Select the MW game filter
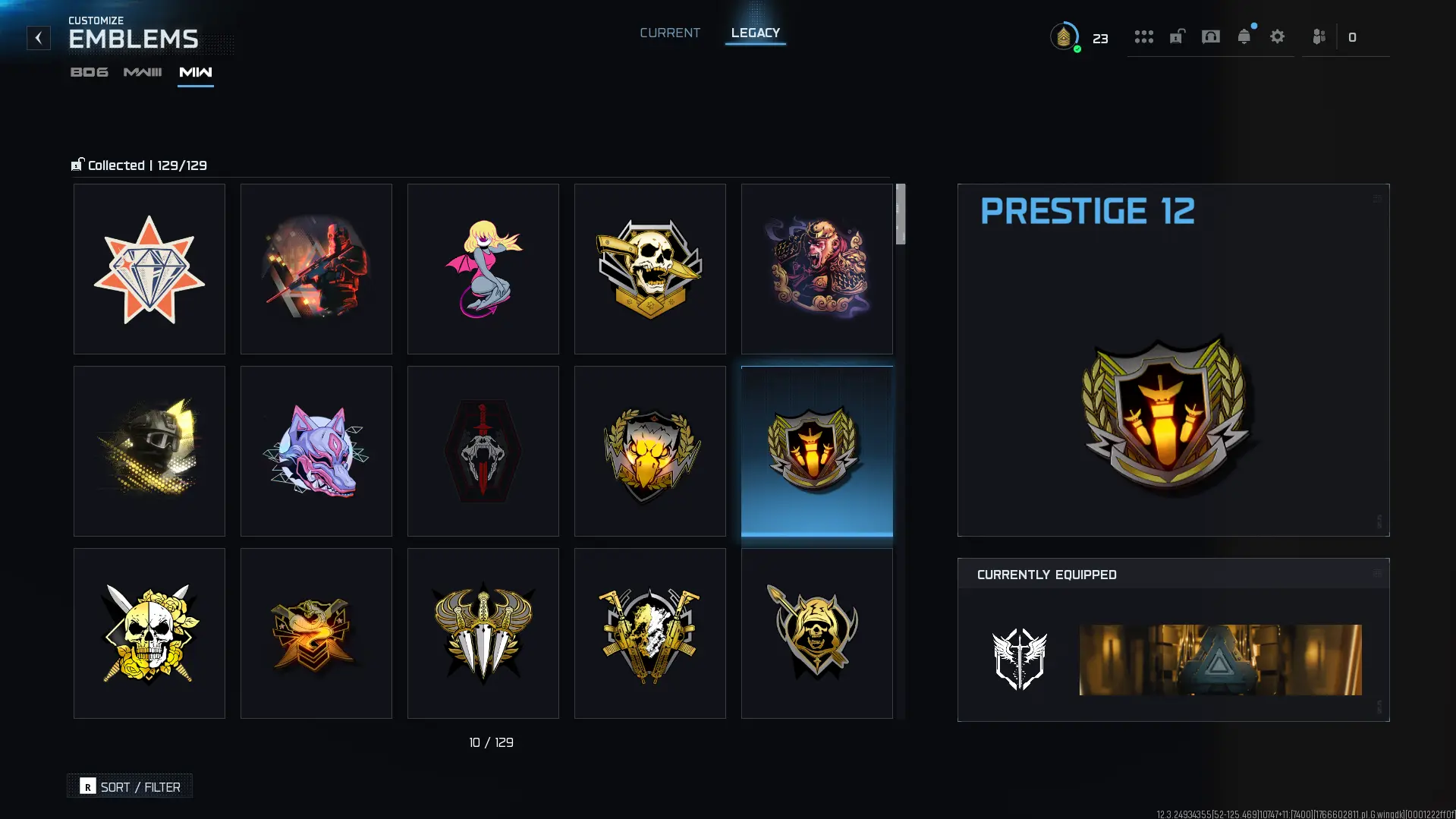 point(195,72)
